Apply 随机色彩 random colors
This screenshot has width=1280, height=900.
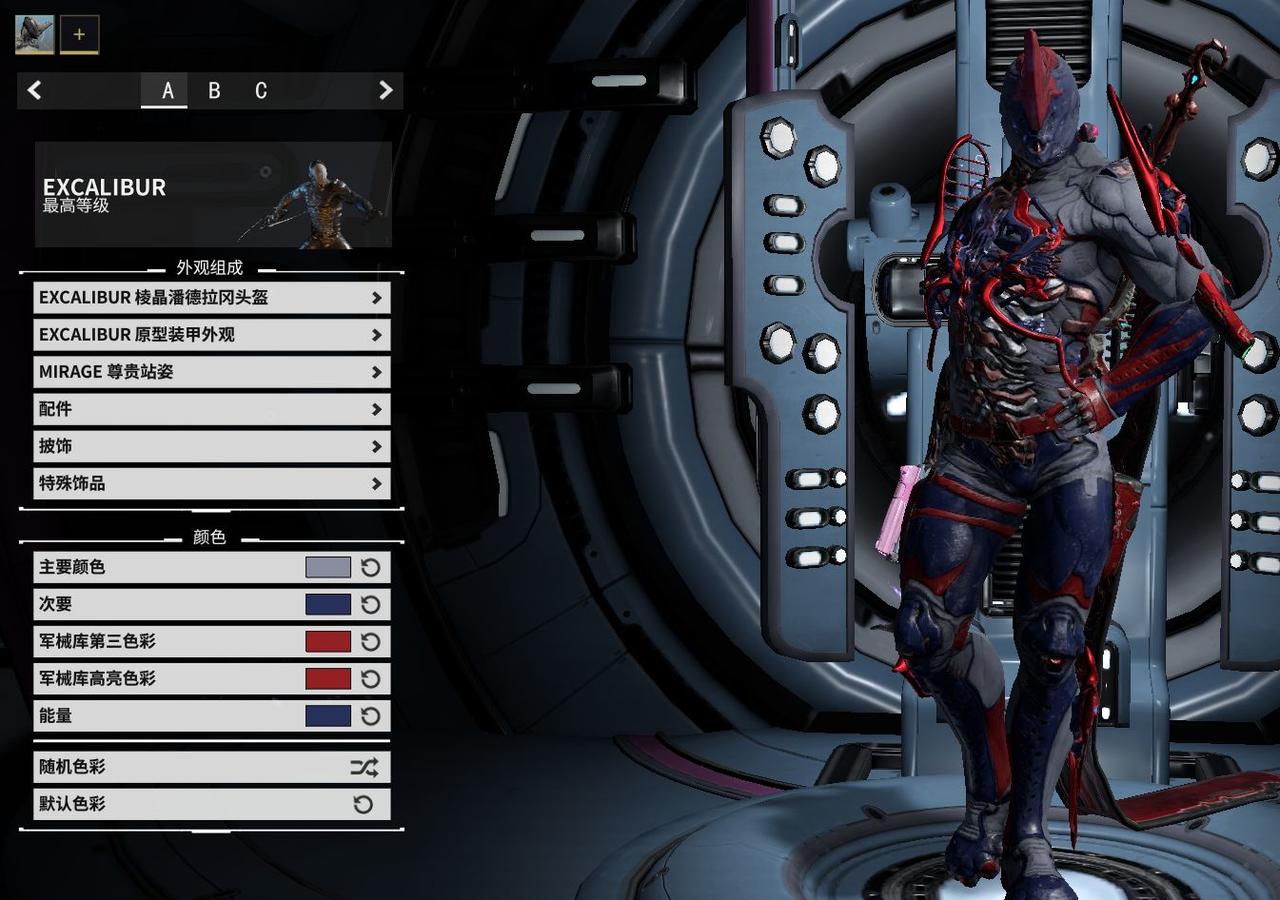tap(211, 768)
